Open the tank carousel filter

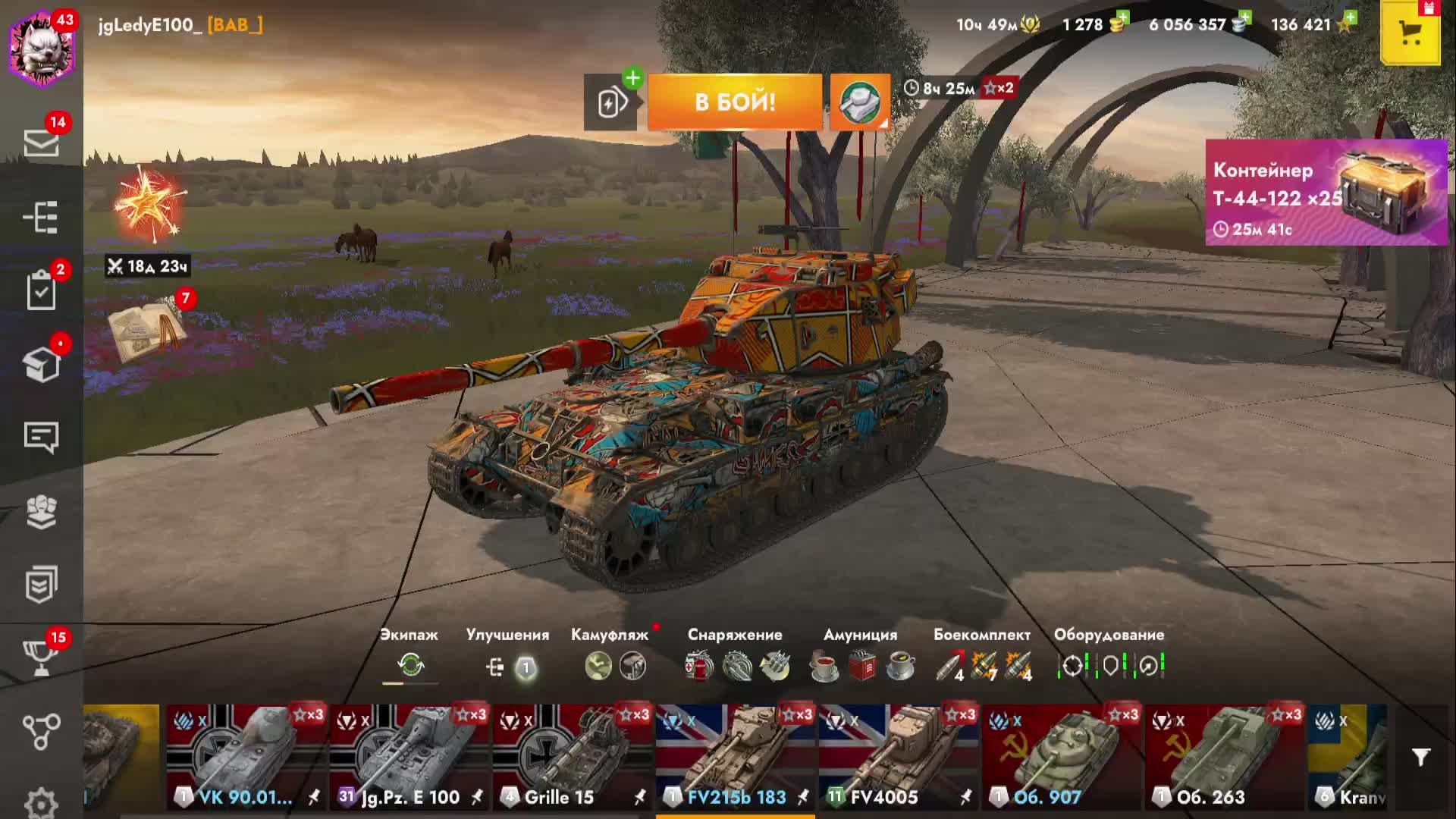pyautogui.click(x=1420, y=757)
